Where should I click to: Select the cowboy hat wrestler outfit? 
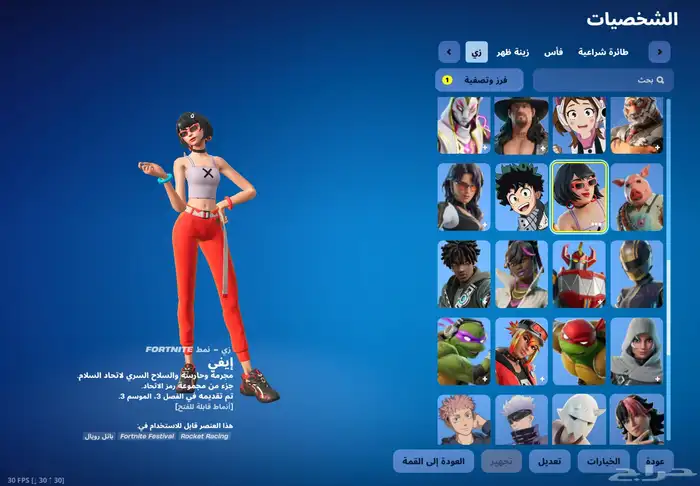(x=522, y=125)
